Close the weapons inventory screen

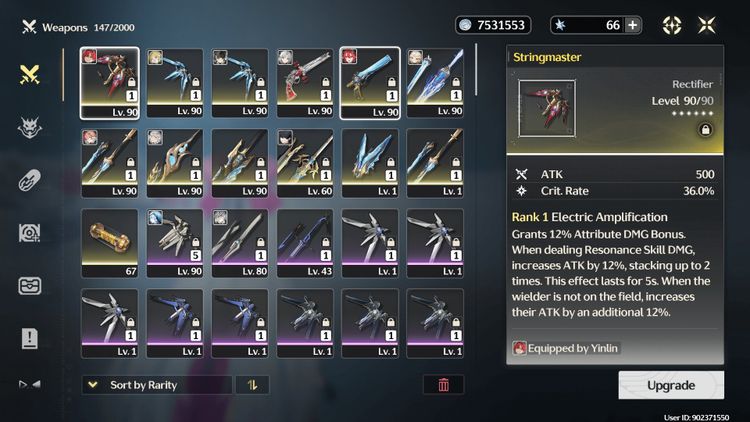tap(707, 25)
